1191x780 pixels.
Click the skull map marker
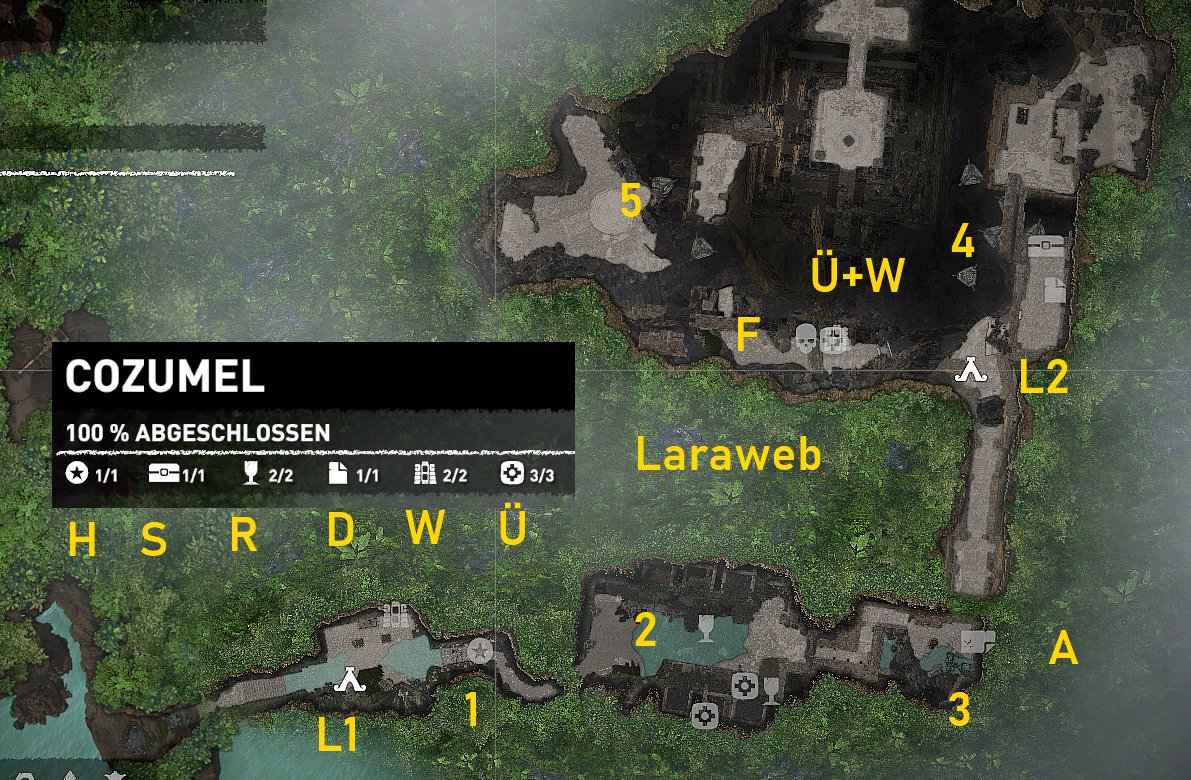(x=805, y=339)
